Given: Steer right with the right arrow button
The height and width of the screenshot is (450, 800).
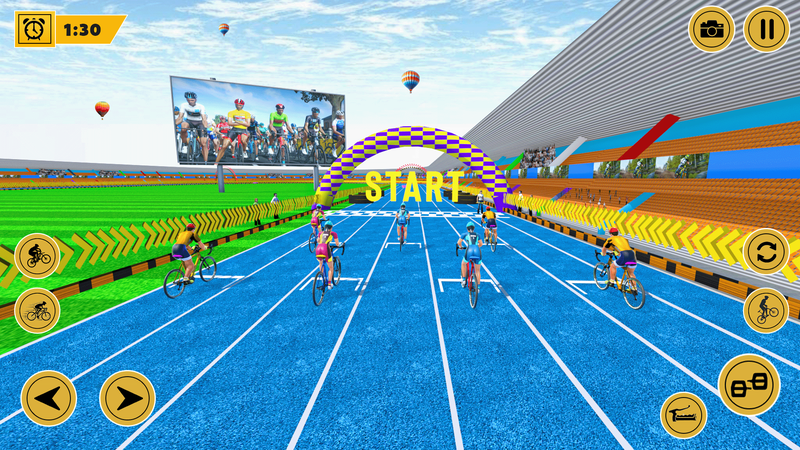Looking at the screenshot, I should 128,397.
